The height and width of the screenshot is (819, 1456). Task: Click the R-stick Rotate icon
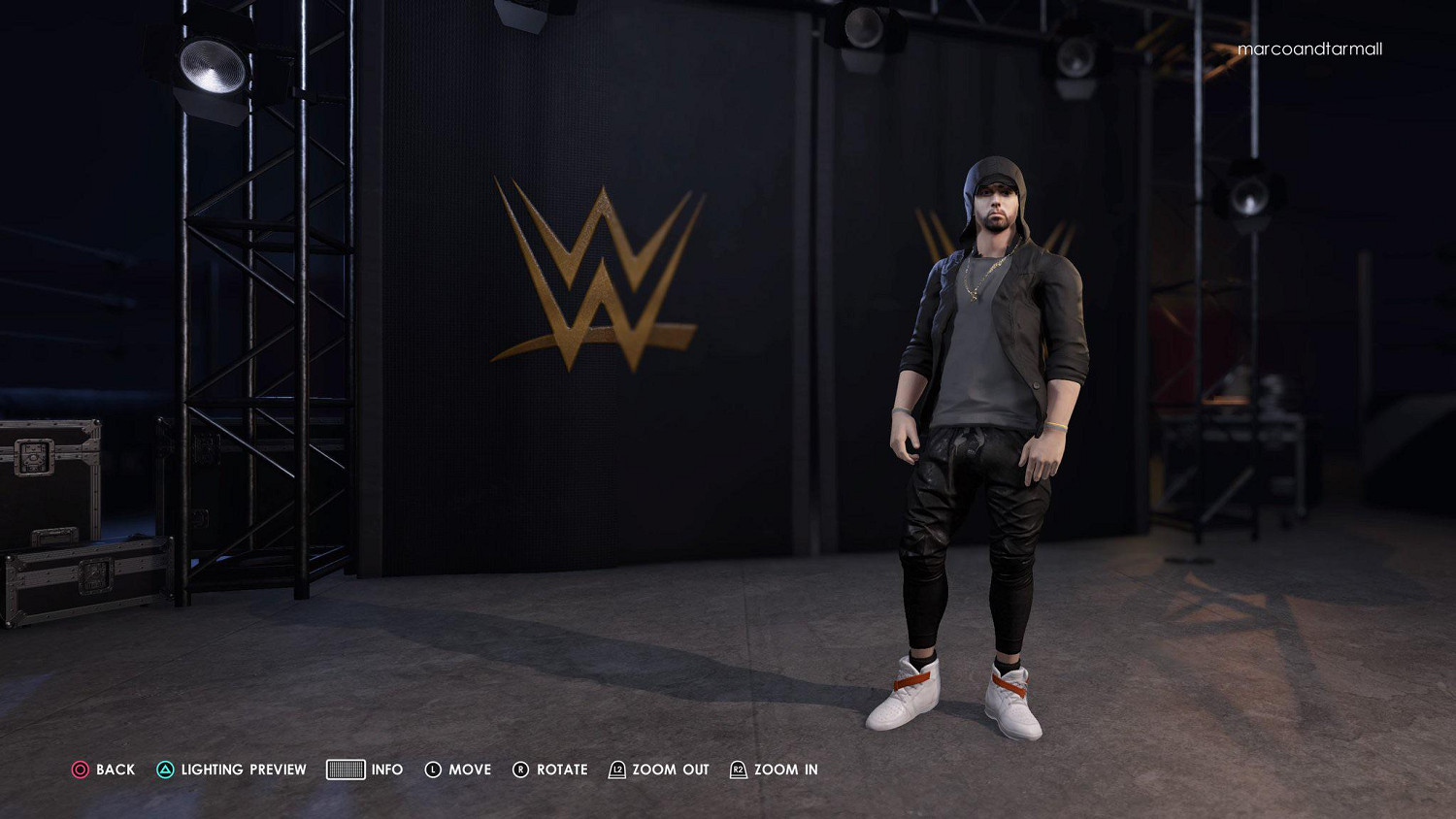[x=521, y=770]
